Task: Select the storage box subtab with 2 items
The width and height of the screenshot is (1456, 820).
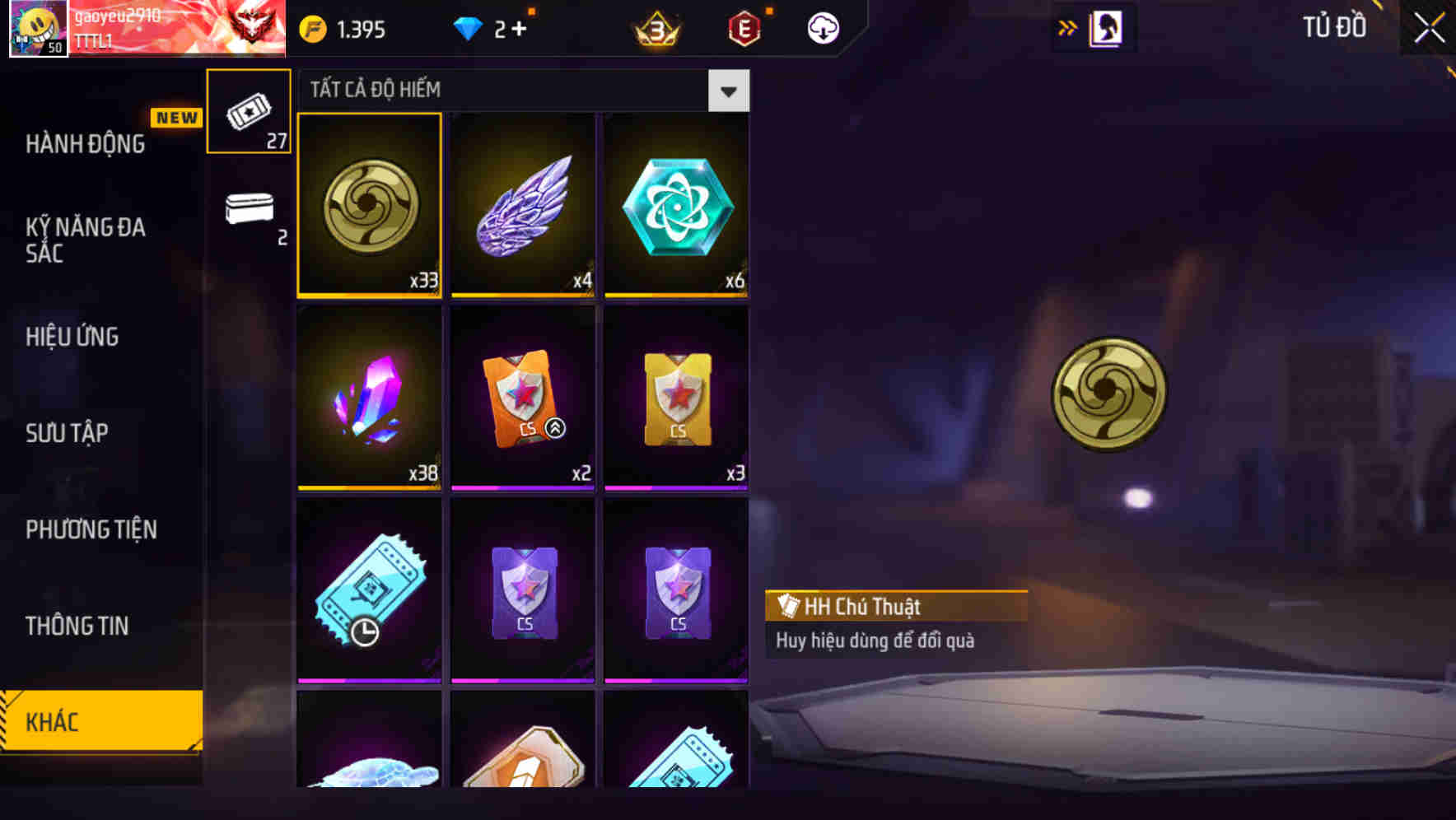Action: [x=249, y=214]
